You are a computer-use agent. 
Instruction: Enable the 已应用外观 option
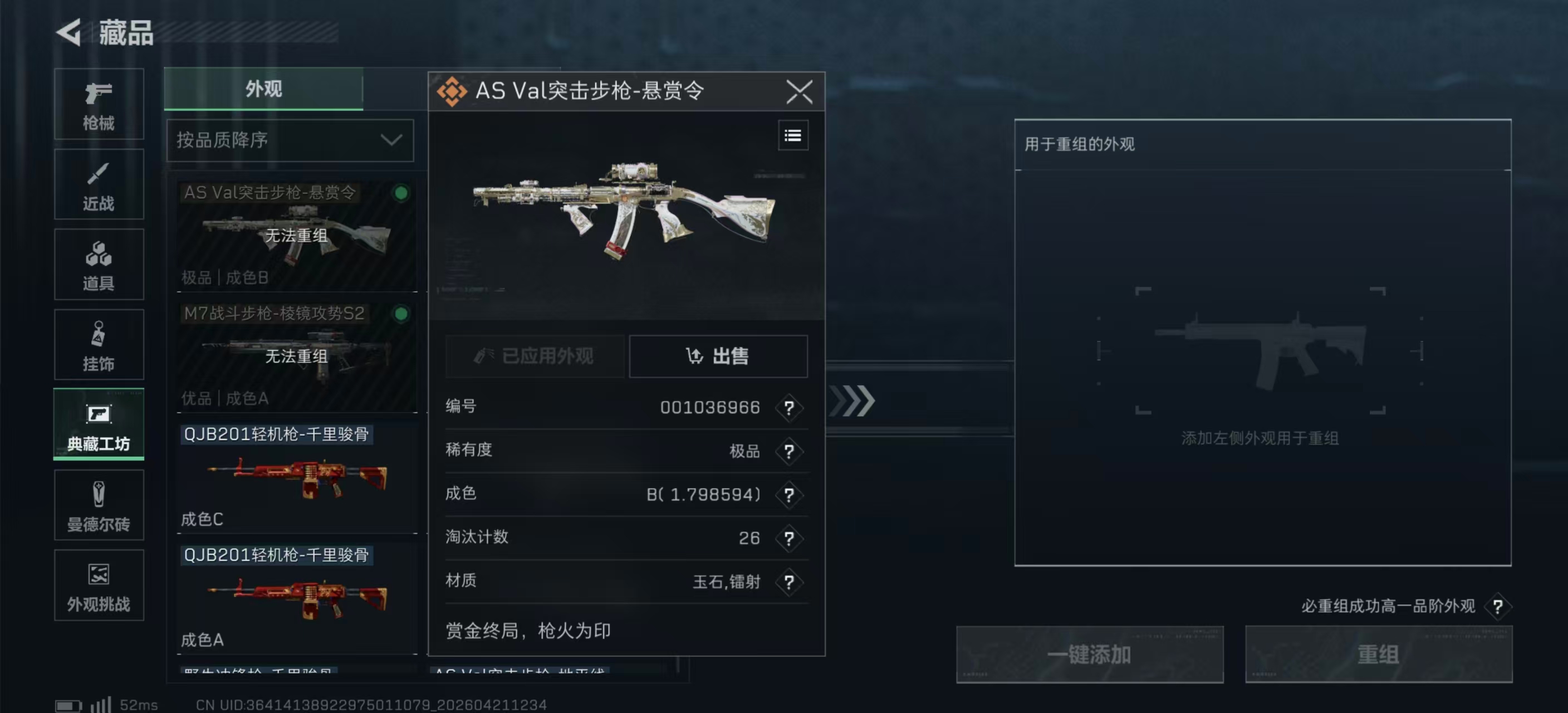point(535,357)
